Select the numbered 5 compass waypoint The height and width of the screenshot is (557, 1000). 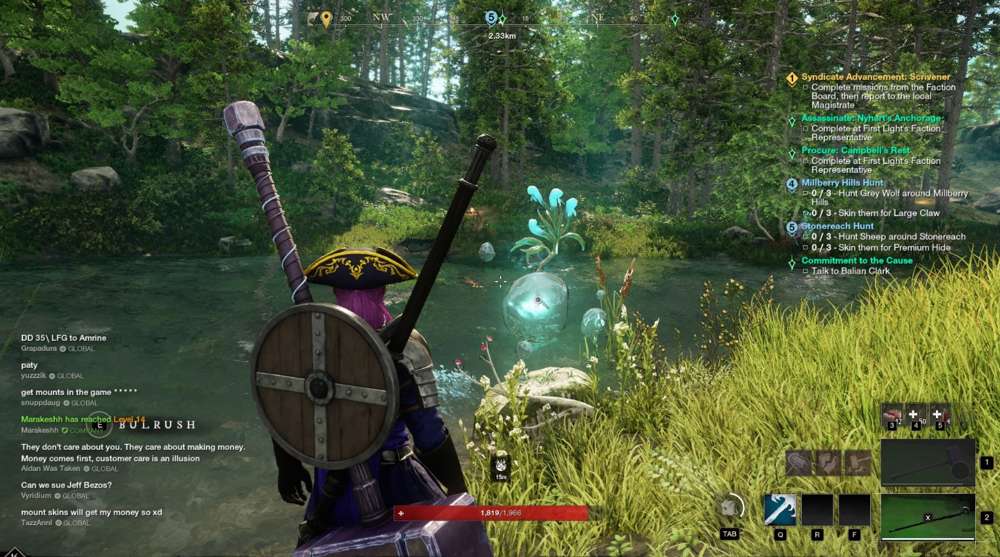(x=491, y=18)
